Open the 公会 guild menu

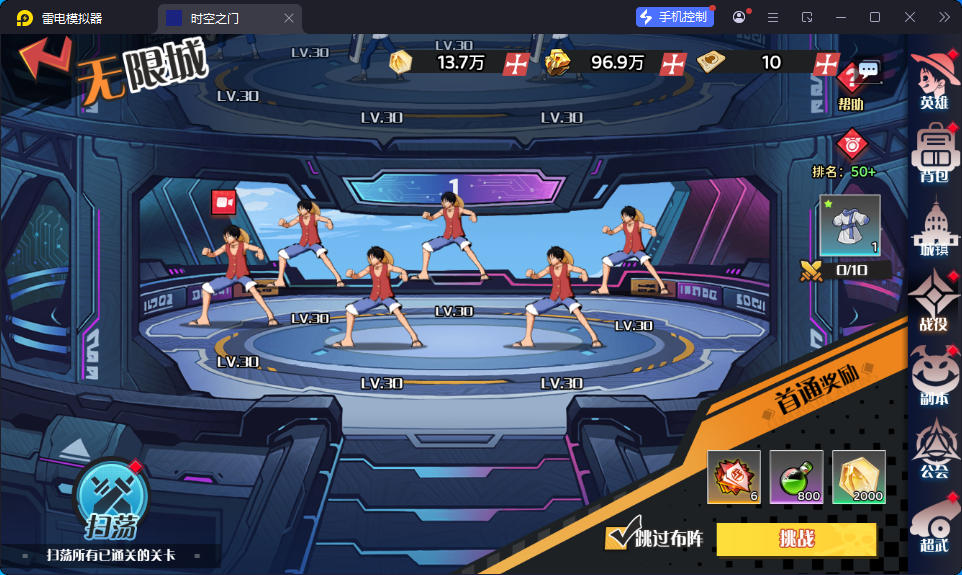(934, 449)
